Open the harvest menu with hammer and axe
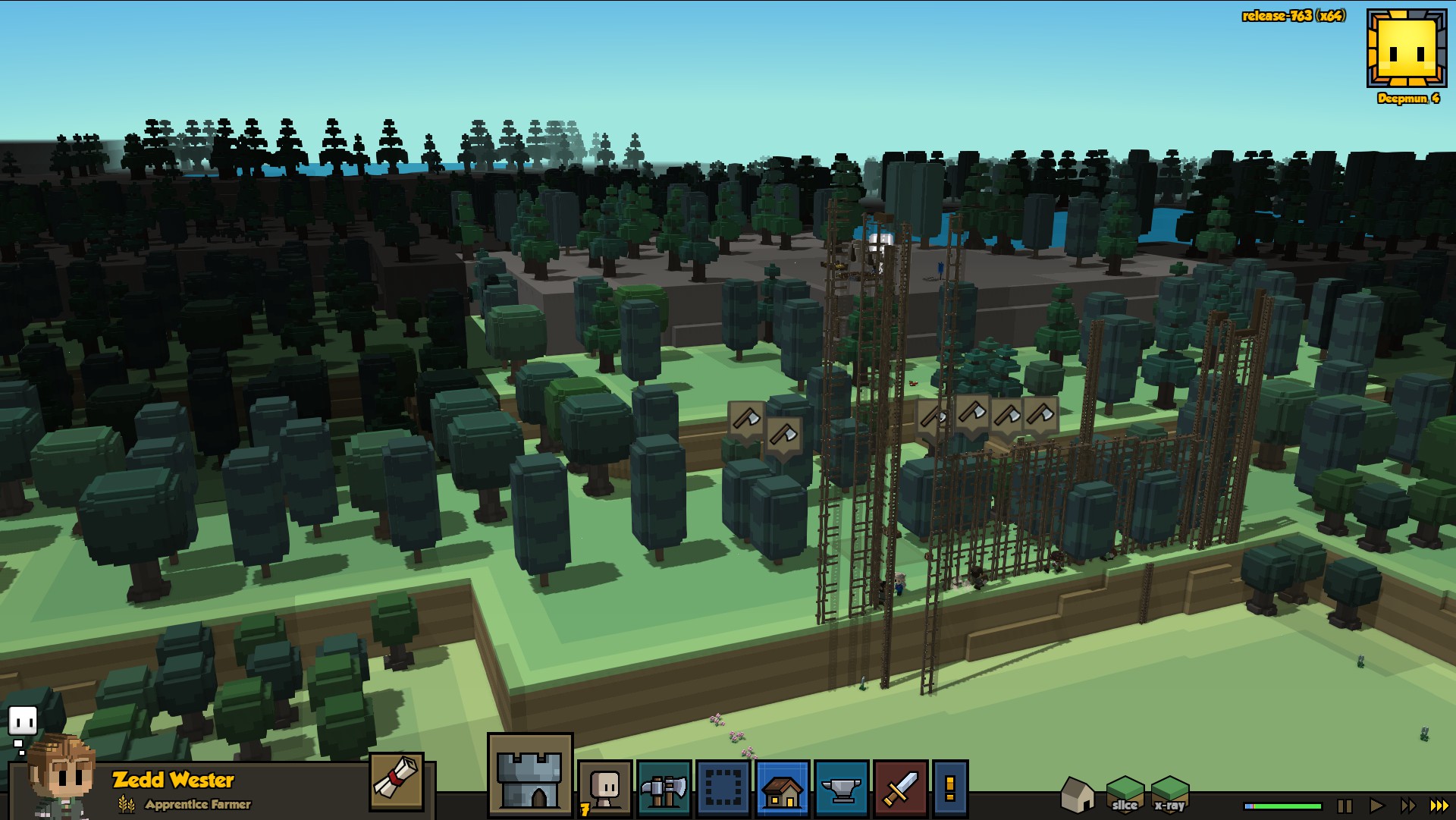This screenshot has width=1456, height=820. point(664,789)
